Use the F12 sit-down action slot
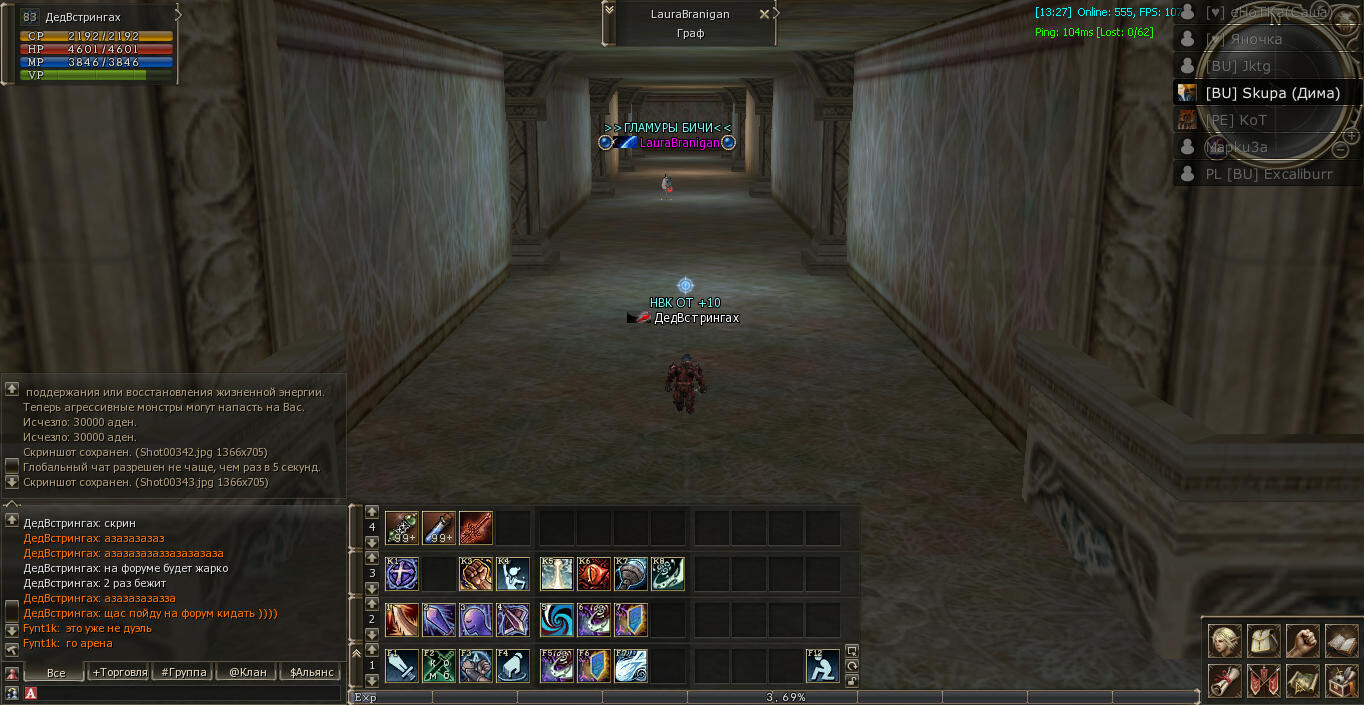Image resolution: width=1364 pixels, height=705 pixels. pyautogui.click(x=823, y=666)
